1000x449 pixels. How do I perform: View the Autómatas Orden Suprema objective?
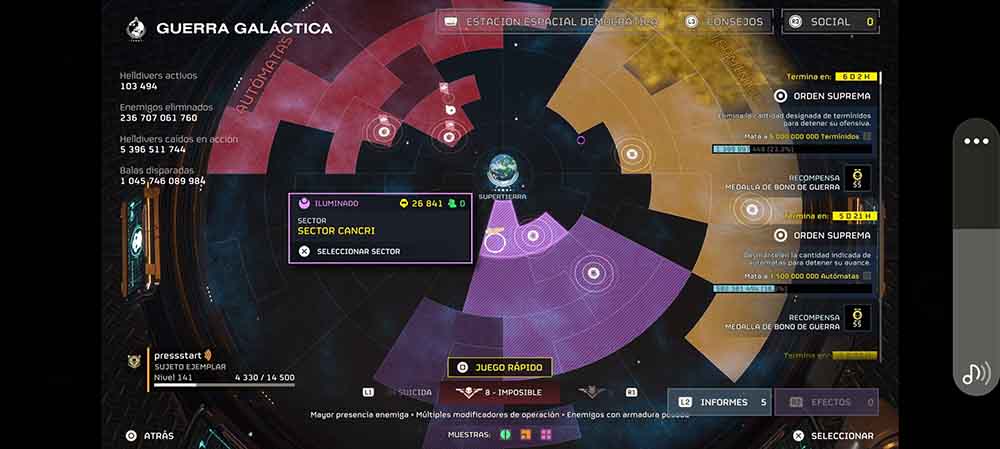(x=823, y=236)
